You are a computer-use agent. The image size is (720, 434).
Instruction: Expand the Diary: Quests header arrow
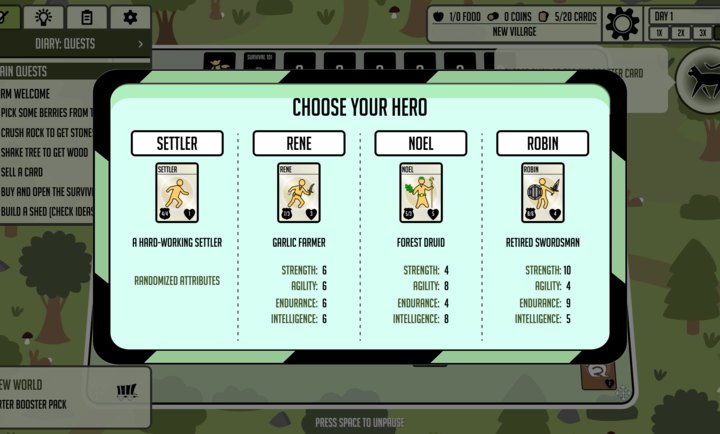click(x=140, y=44)
